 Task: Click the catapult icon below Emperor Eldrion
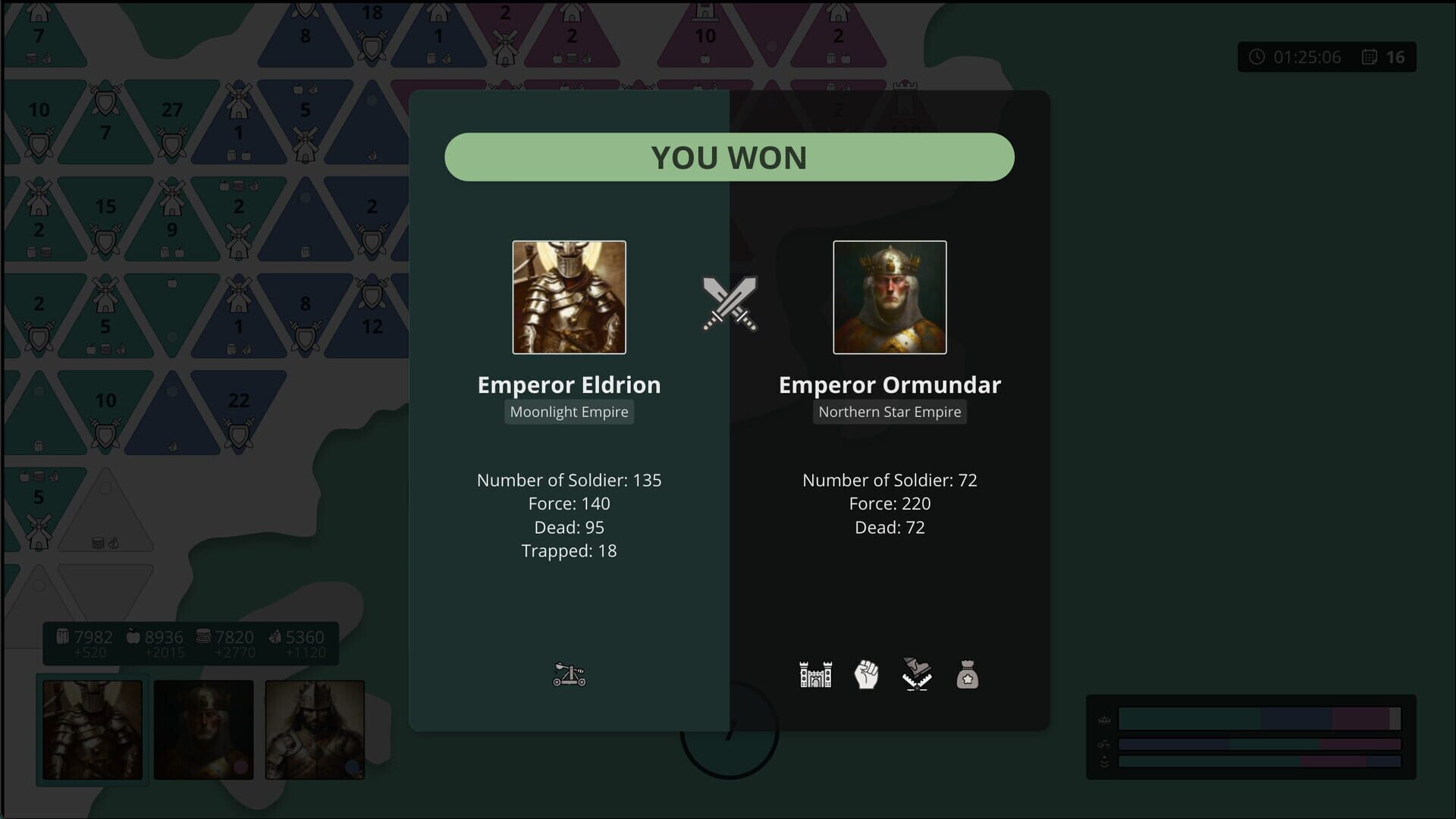pyautogui.click(x=569, y=674)
